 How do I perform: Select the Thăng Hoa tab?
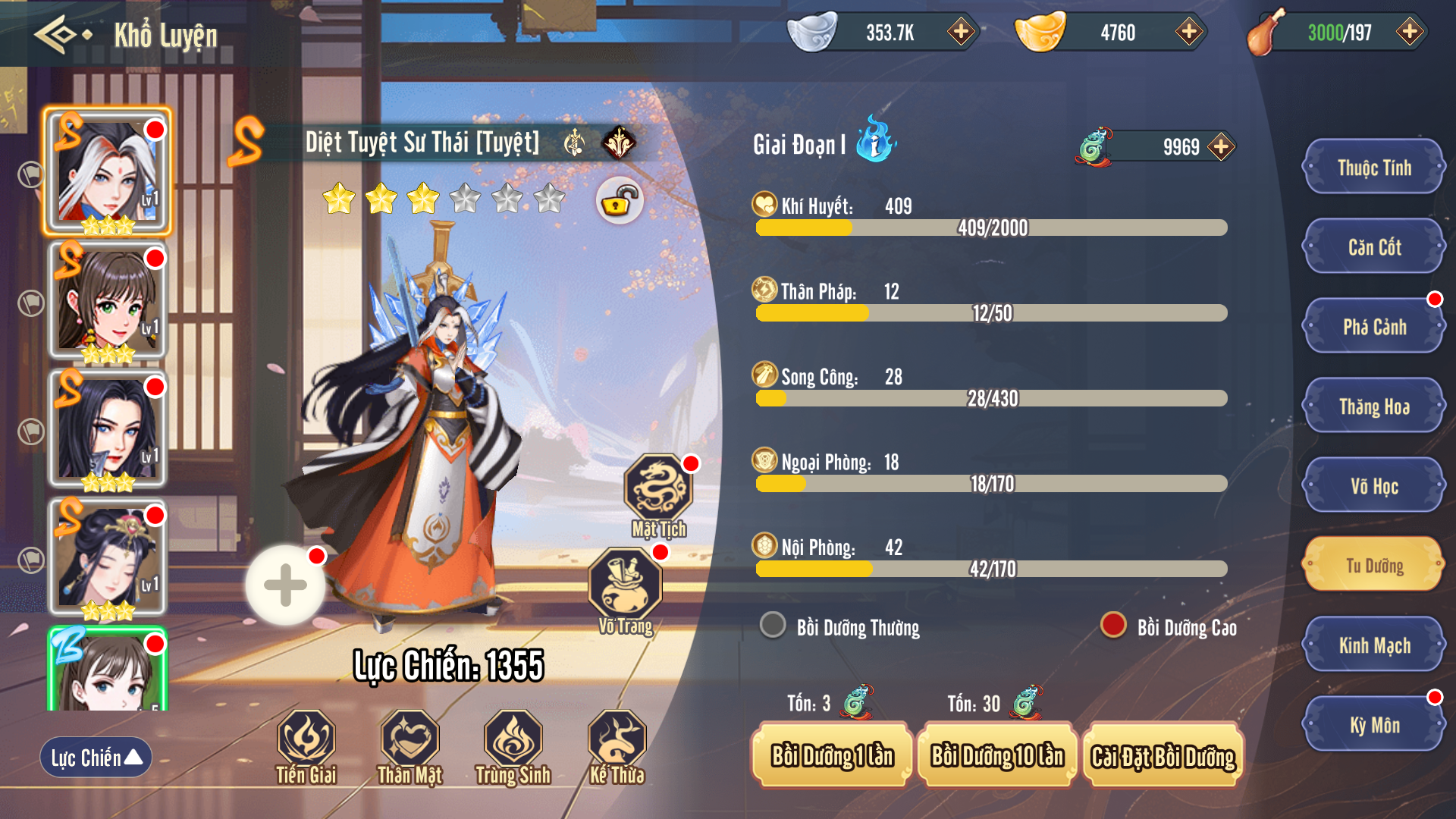1373,406
